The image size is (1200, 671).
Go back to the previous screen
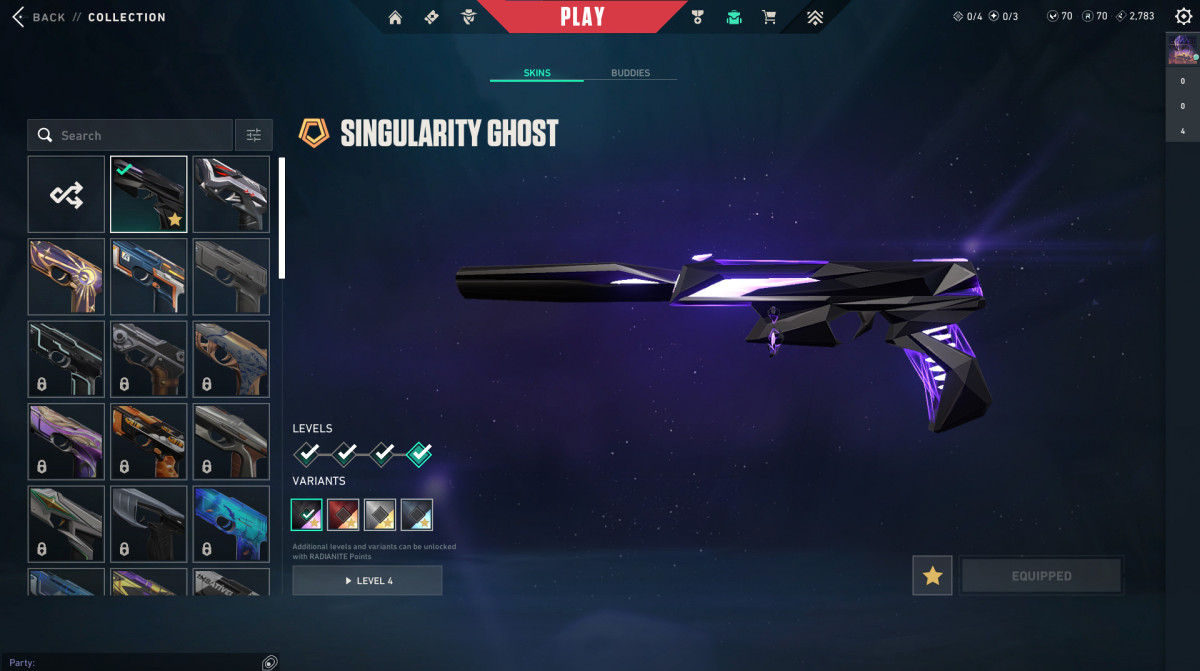click(x=38, y=17)
